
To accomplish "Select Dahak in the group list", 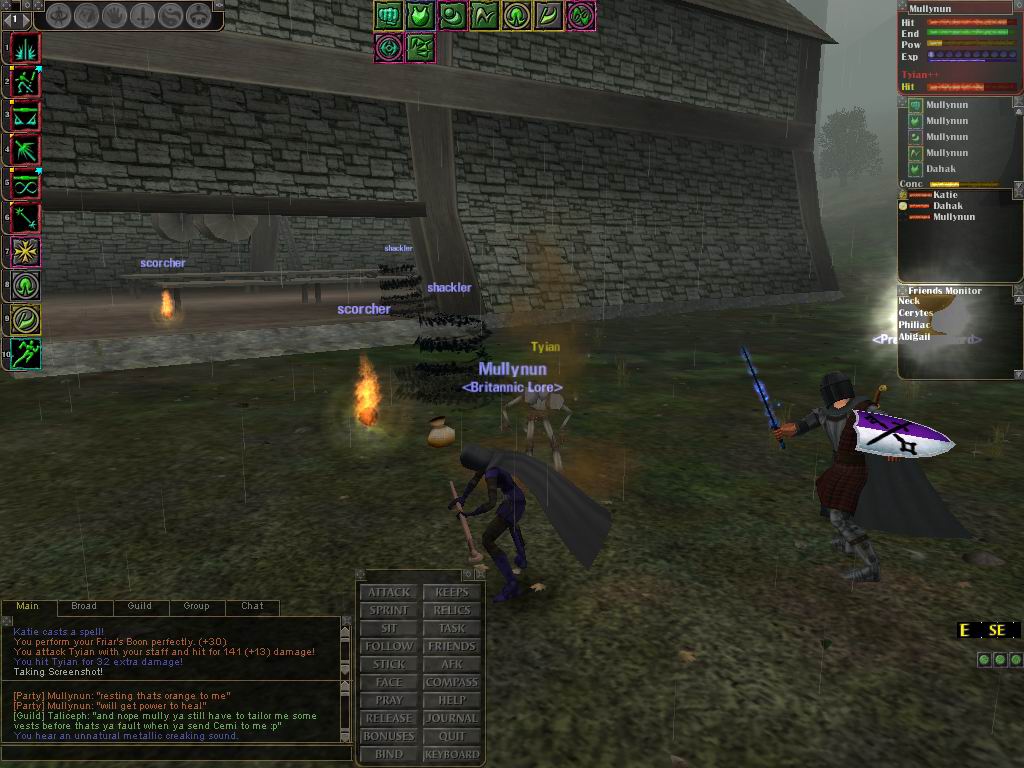I will click(x=948, y=206).
